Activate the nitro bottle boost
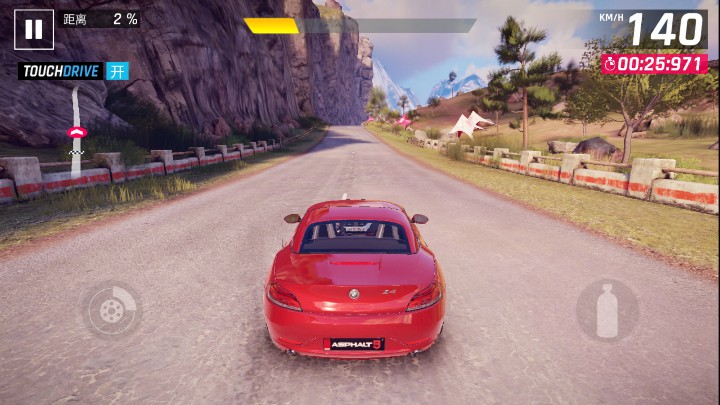 [x=606, y=310]
